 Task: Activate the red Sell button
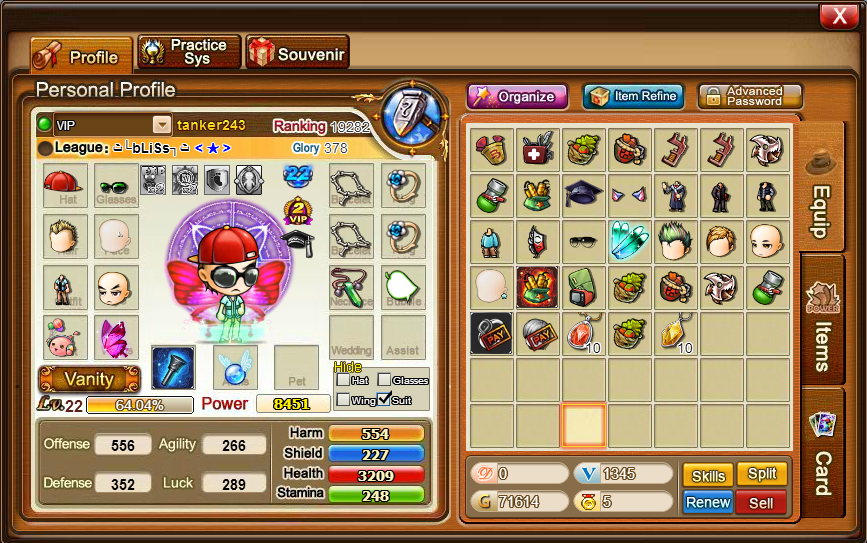coord(762,502)
